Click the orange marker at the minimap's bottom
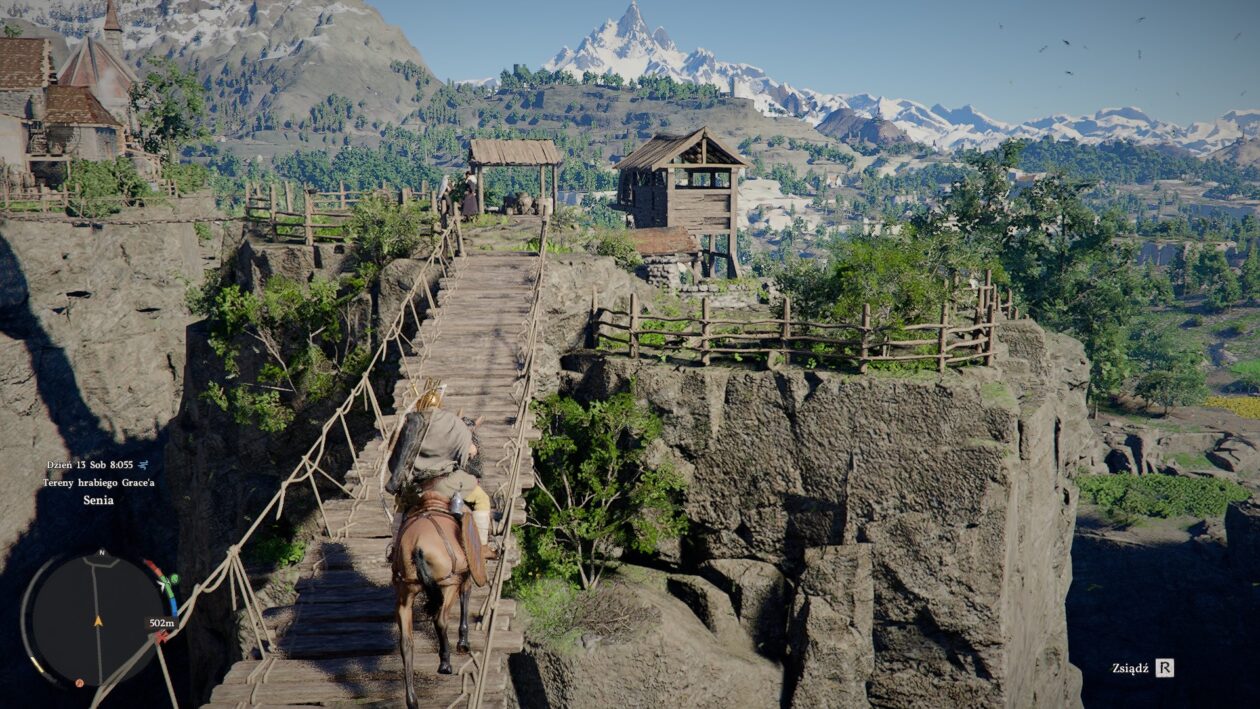 click(79, 683)
